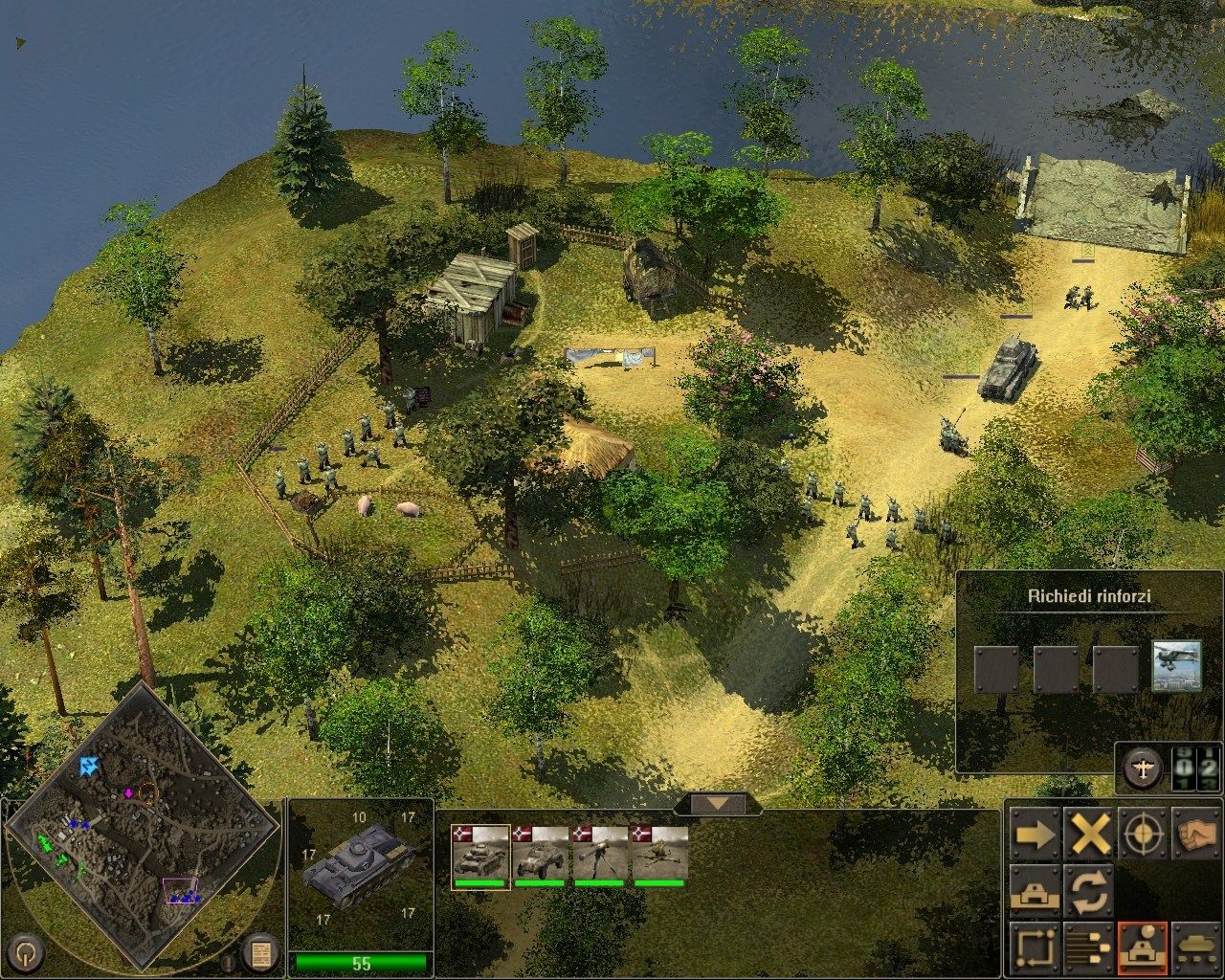Viewport: 1225px width, 980px height.
Task: Click the fist command button
Action: [1196, 835]
